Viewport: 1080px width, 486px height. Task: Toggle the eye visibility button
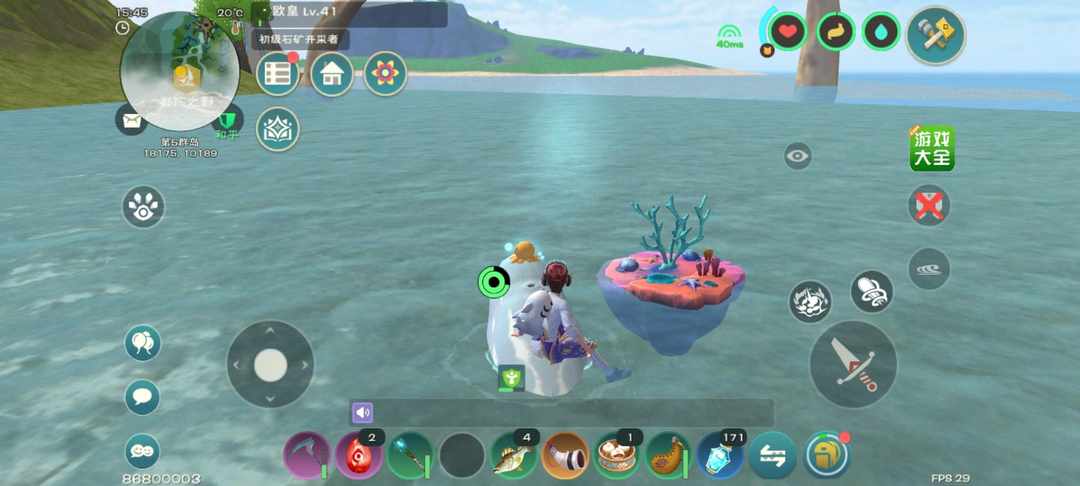click(x=797, y=156)
